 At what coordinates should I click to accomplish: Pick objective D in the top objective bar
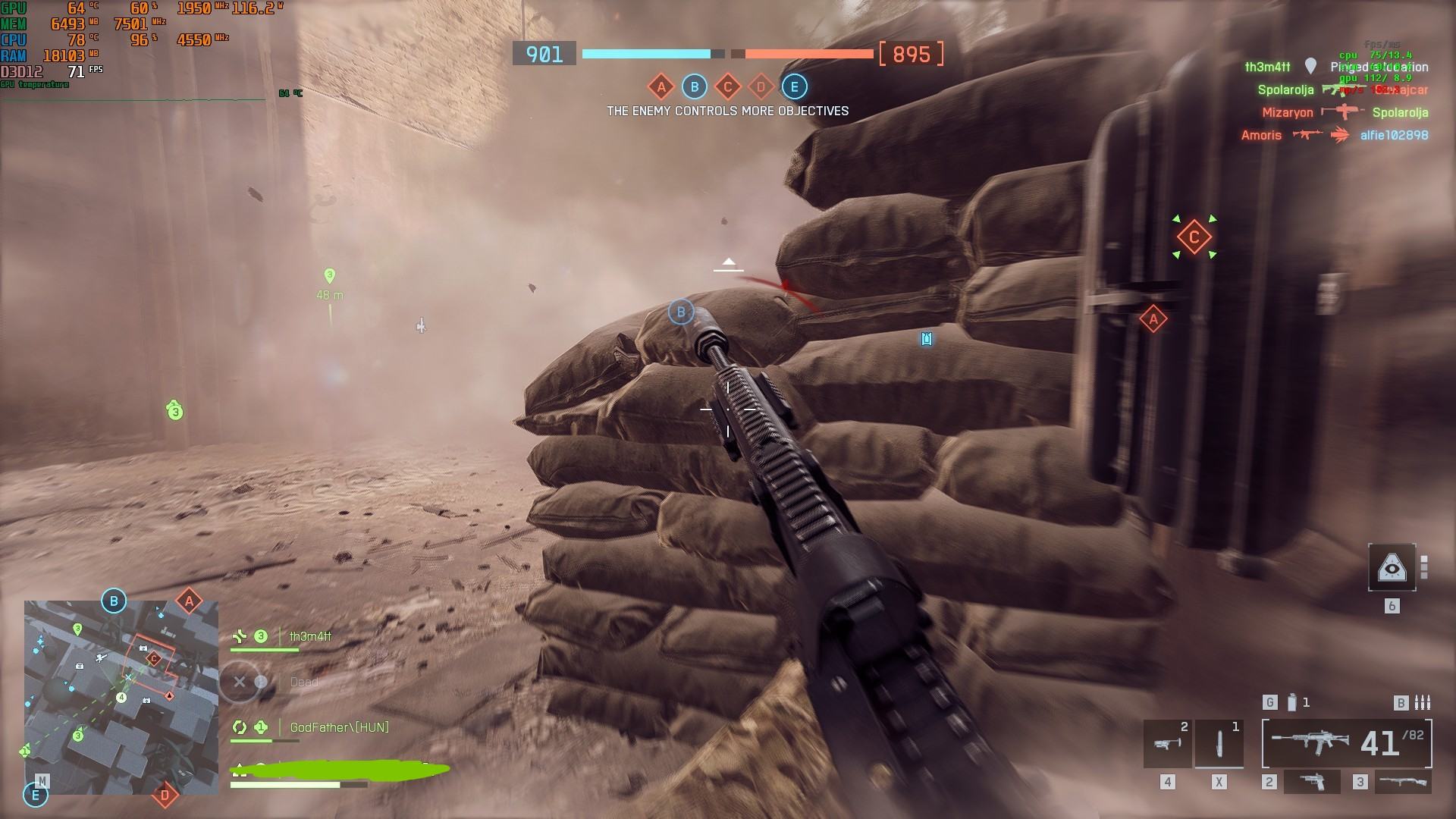tap(761, 87)
